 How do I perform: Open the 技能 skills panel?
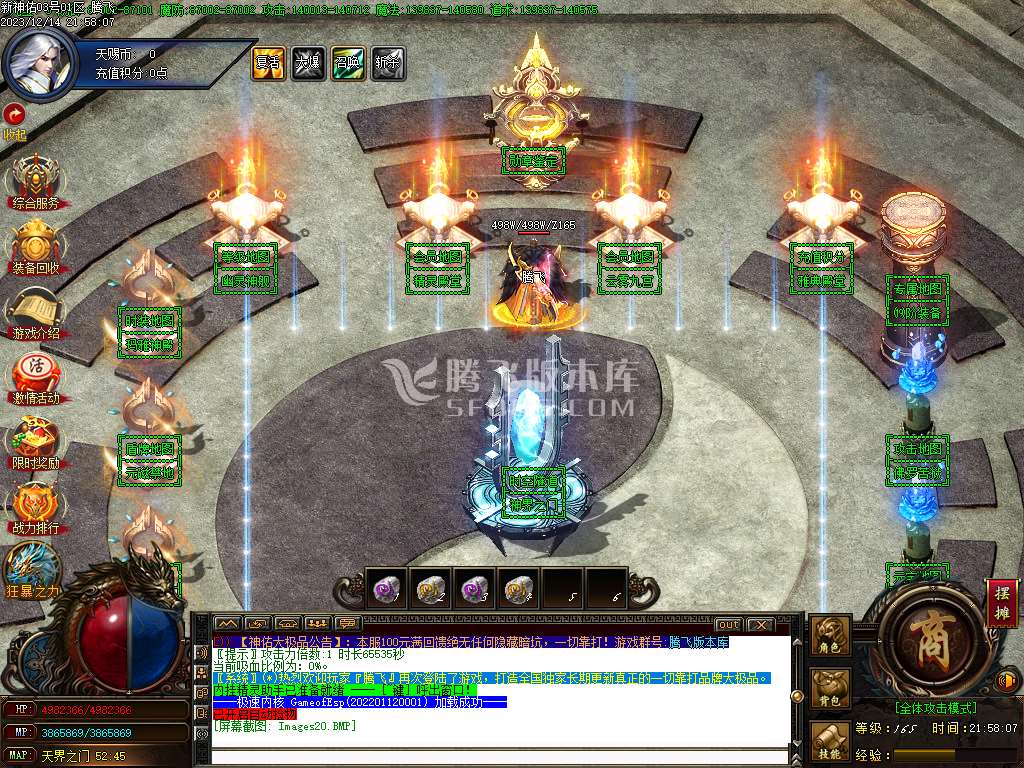831,741
